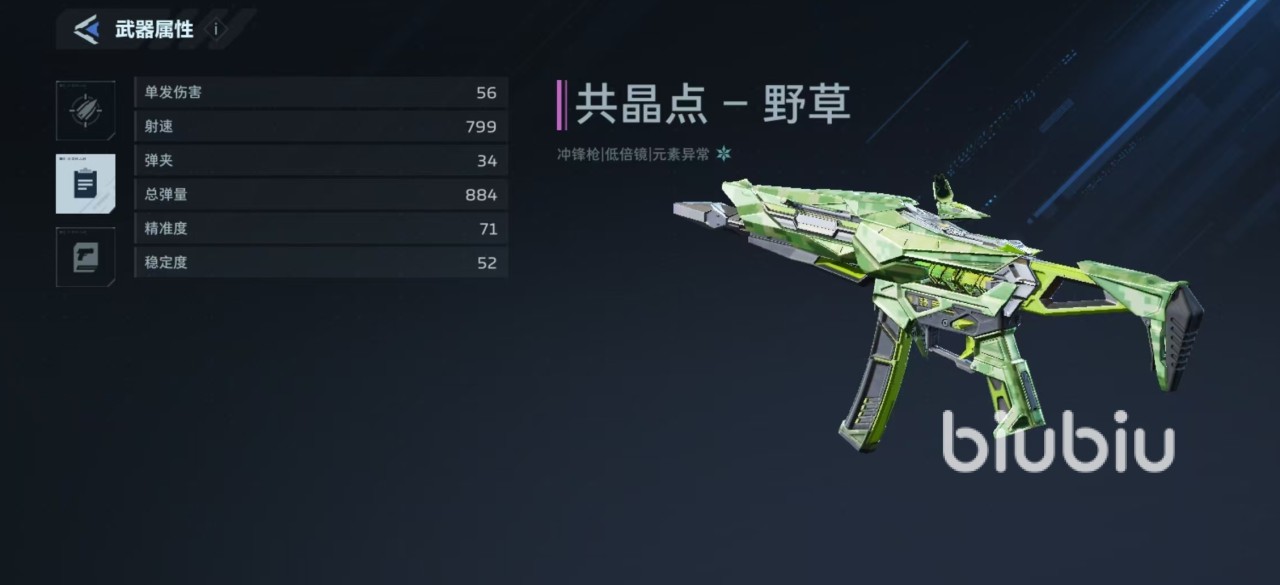Open the pistol book tab

[x=85, y=257]
